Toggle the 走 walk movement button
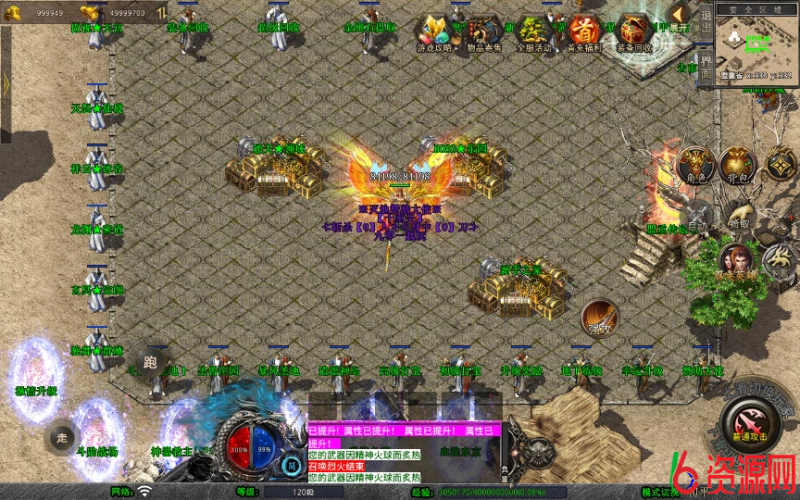 pos(62,437)
